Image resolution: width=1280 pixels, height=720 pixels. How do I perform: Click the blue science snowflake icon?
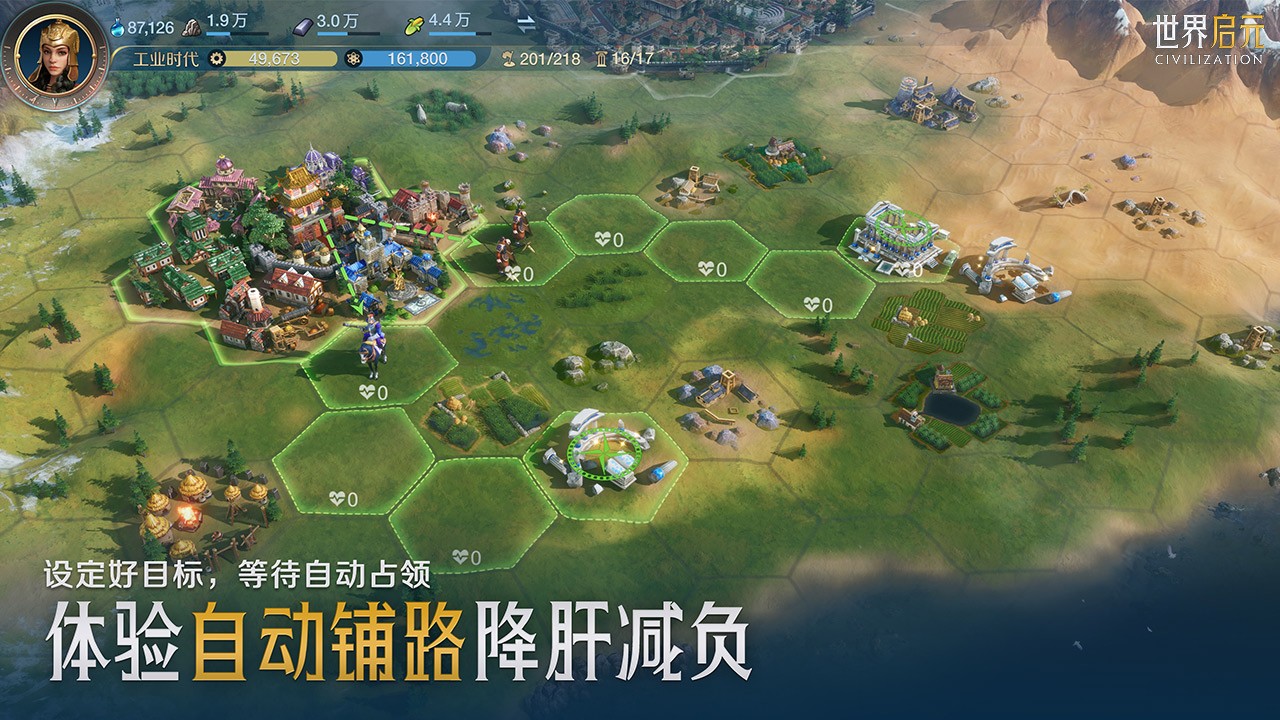pyautogui.click(x=355, y=58)
